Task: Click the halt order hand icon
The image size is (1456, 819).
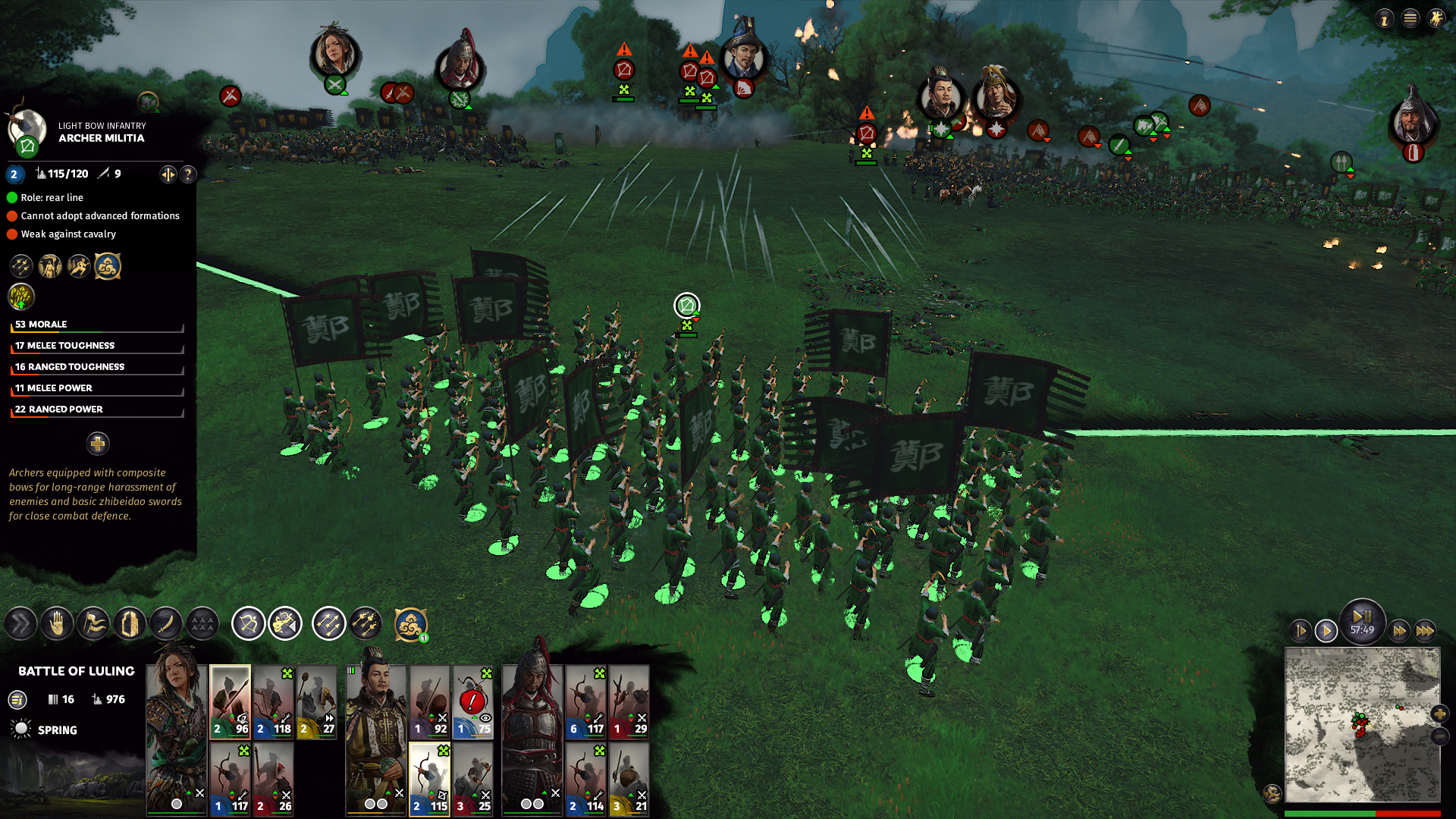Action: (57, 624)
